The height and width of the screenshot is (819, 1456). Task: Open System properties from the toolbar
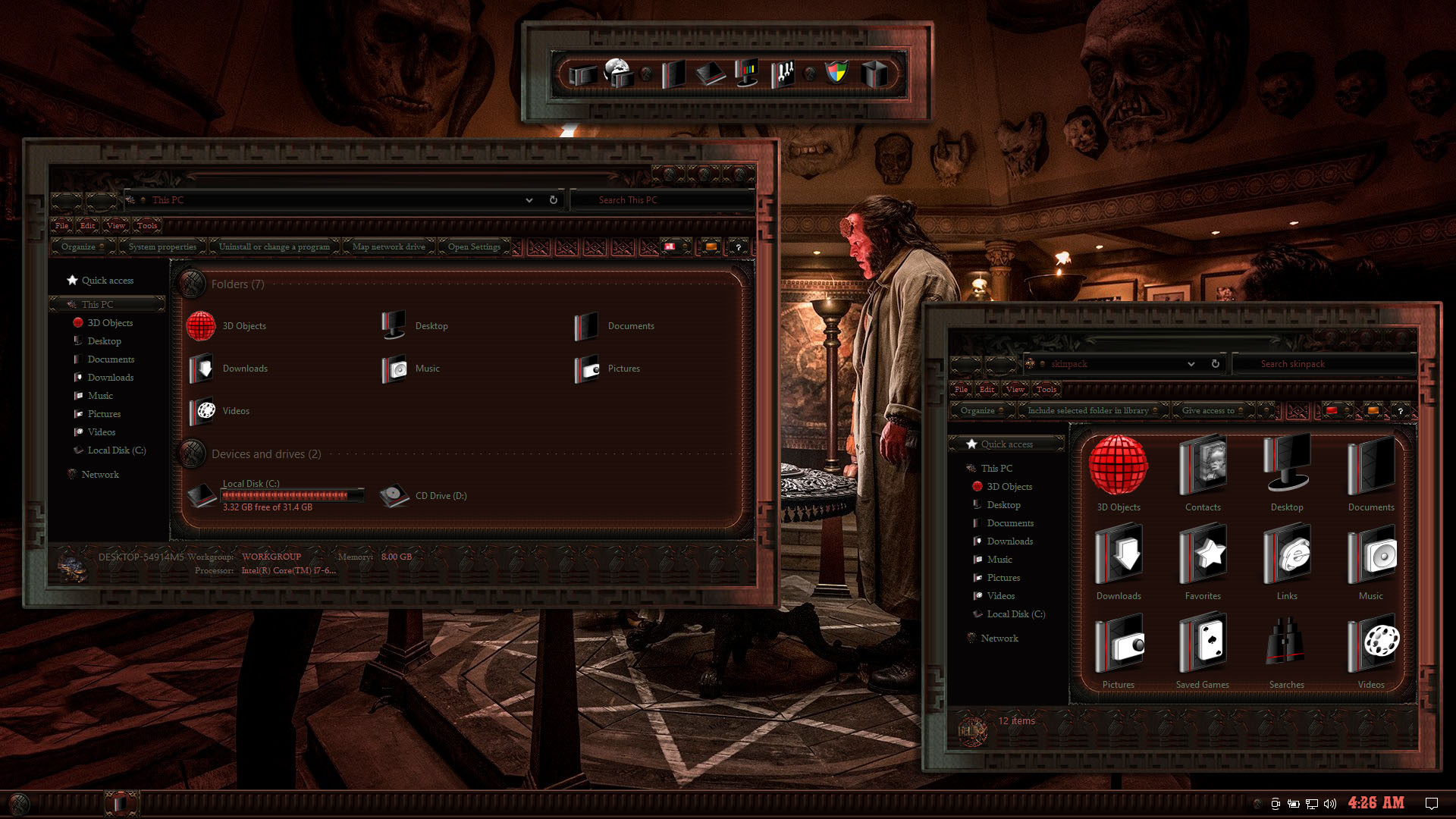tap(162, 246)
